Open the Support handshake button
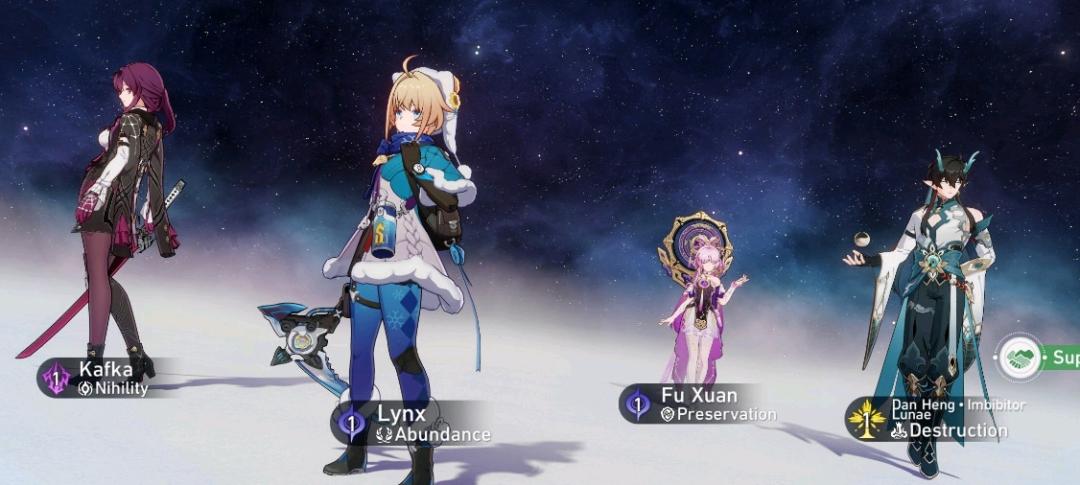The width and height of the screenshot is (1080, 485). coord(1022,357)
